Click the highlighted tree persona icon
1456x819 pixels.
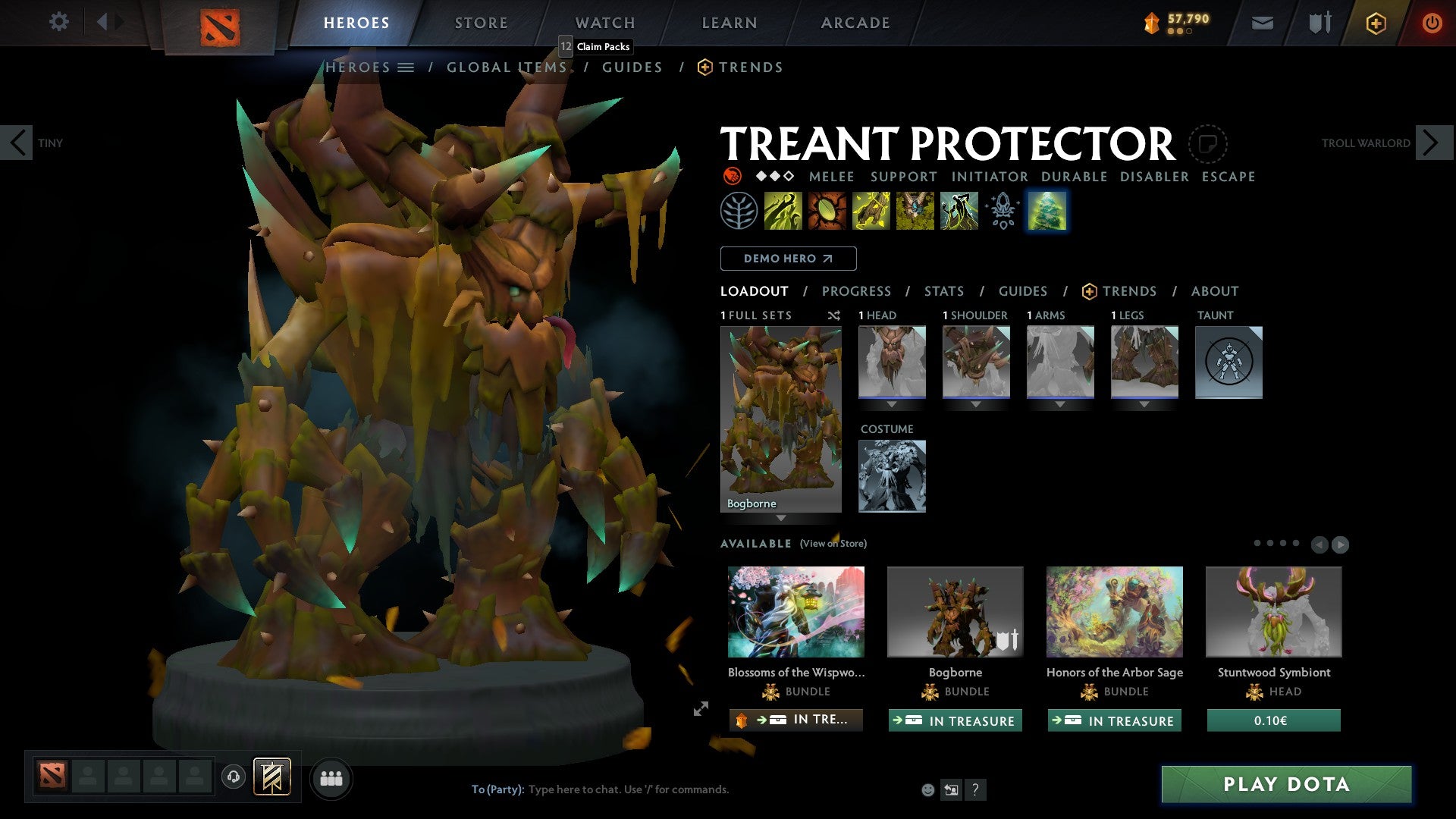tap(1046, 210)
